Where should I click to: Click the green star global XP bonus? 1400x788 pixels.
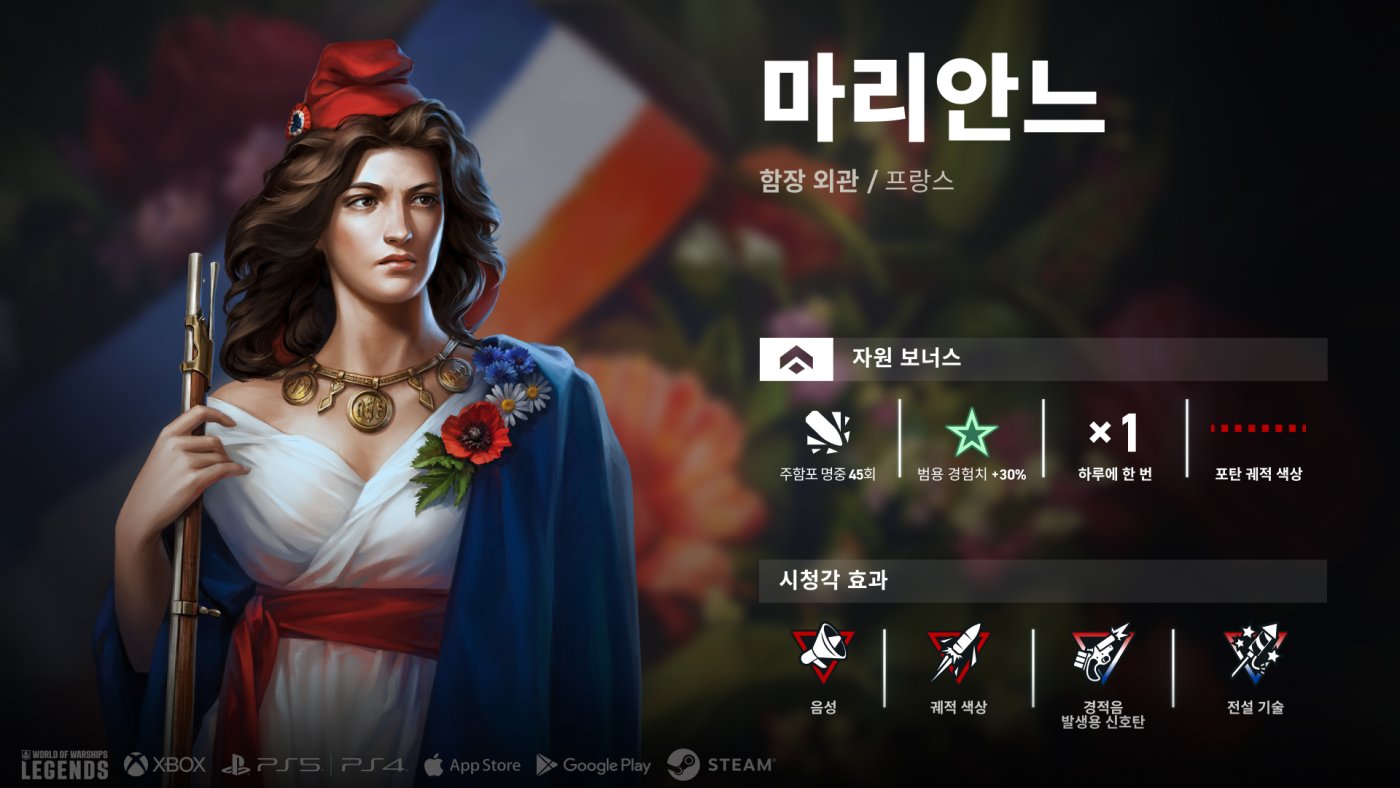(971, 433)
